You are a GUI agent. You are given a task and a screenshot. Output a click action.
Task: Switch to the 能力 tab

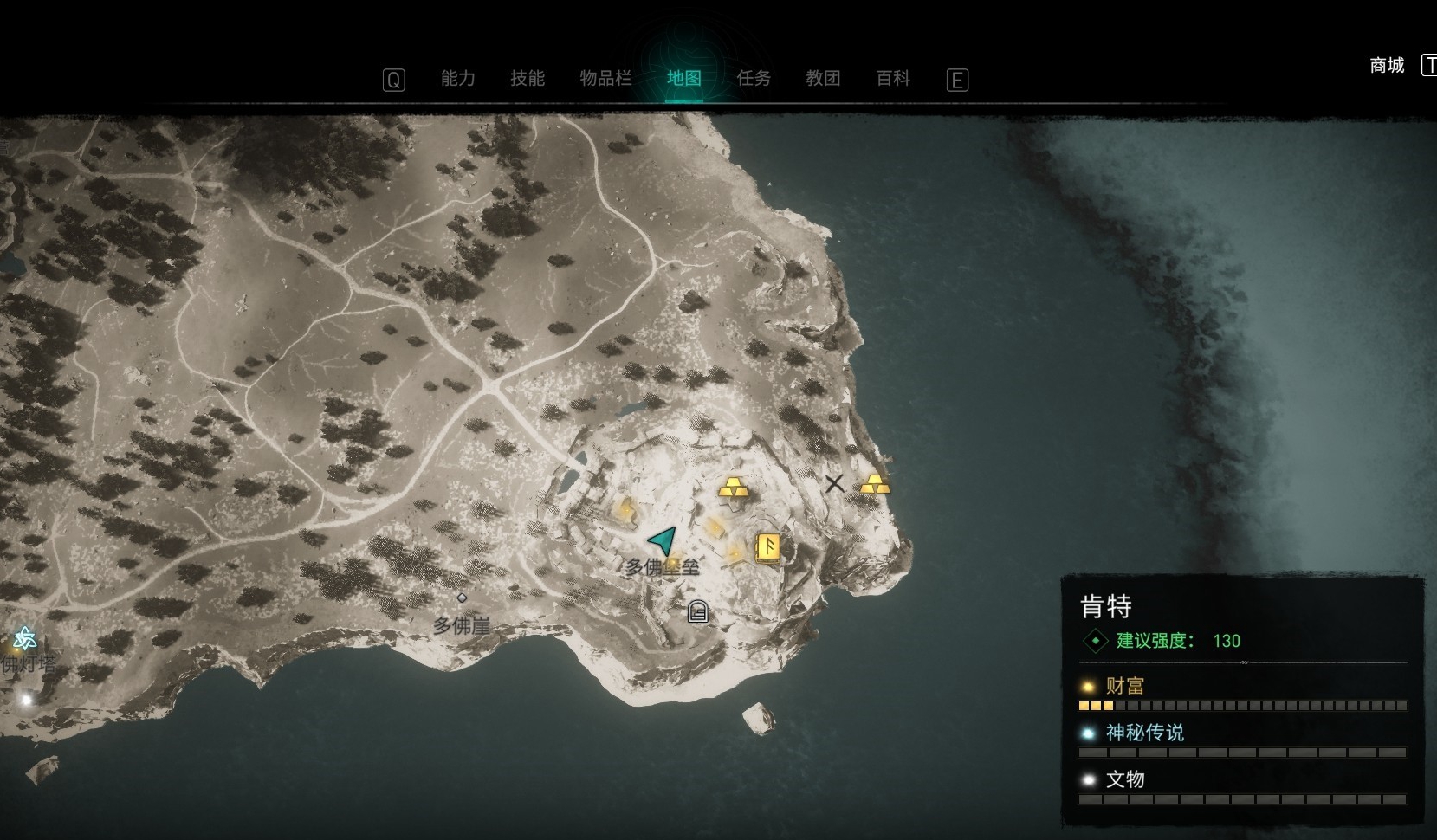pos(457,79)
